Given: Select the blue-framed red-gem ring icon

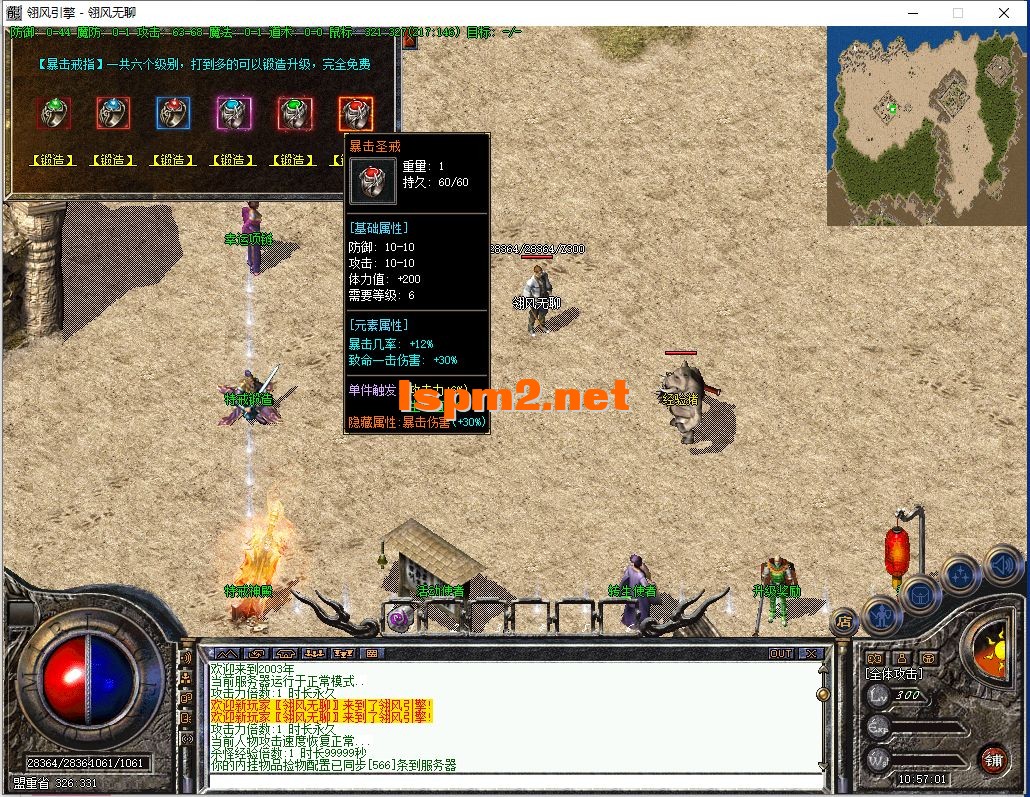Looking at the screenshot, I should coord(173,114).
